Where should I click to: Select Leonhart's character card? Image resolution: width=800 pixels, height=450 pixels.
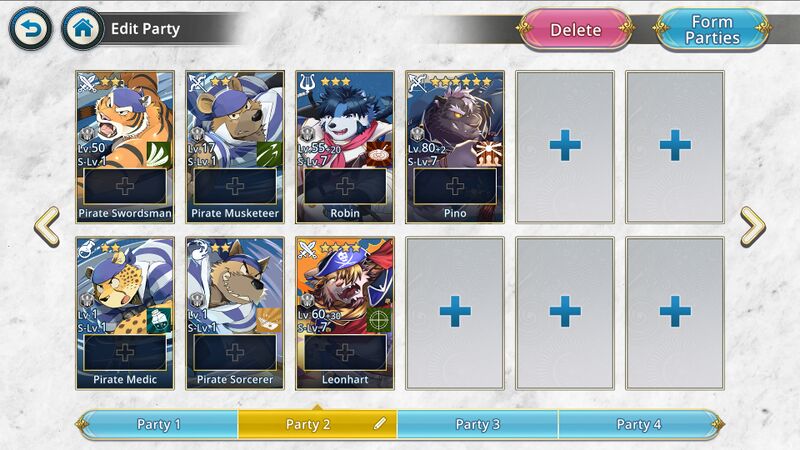tap(345, 312)
